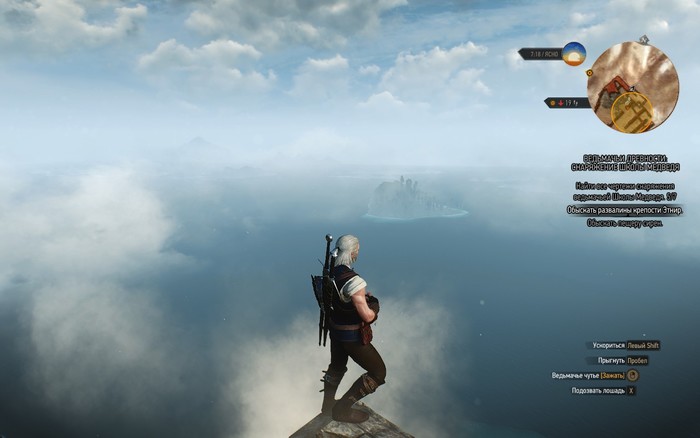Select the weather and time-of-day icon
The width and height of the screenshot is (700, 438).
pyautogui.click(x=574, y=54)
